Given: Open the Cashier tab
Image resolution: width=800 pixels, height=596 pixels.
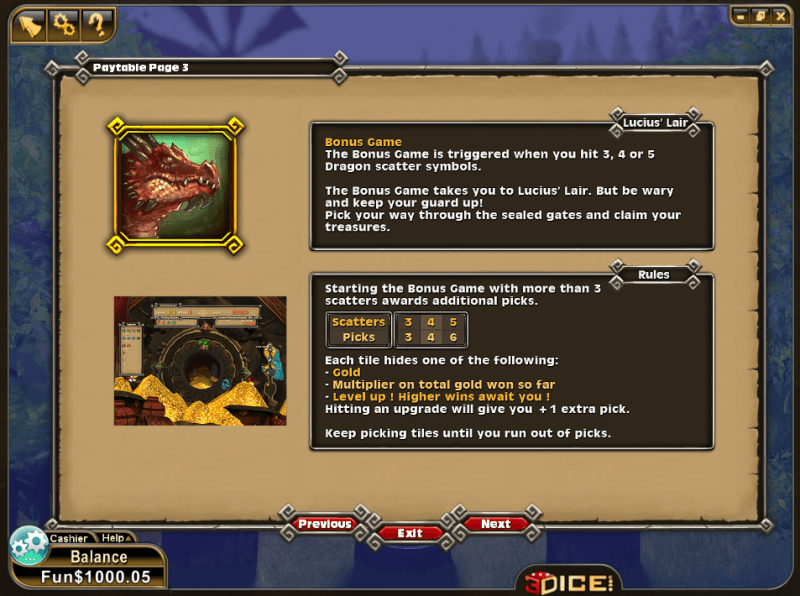Looking at the screenshot, I should (69, 538).
